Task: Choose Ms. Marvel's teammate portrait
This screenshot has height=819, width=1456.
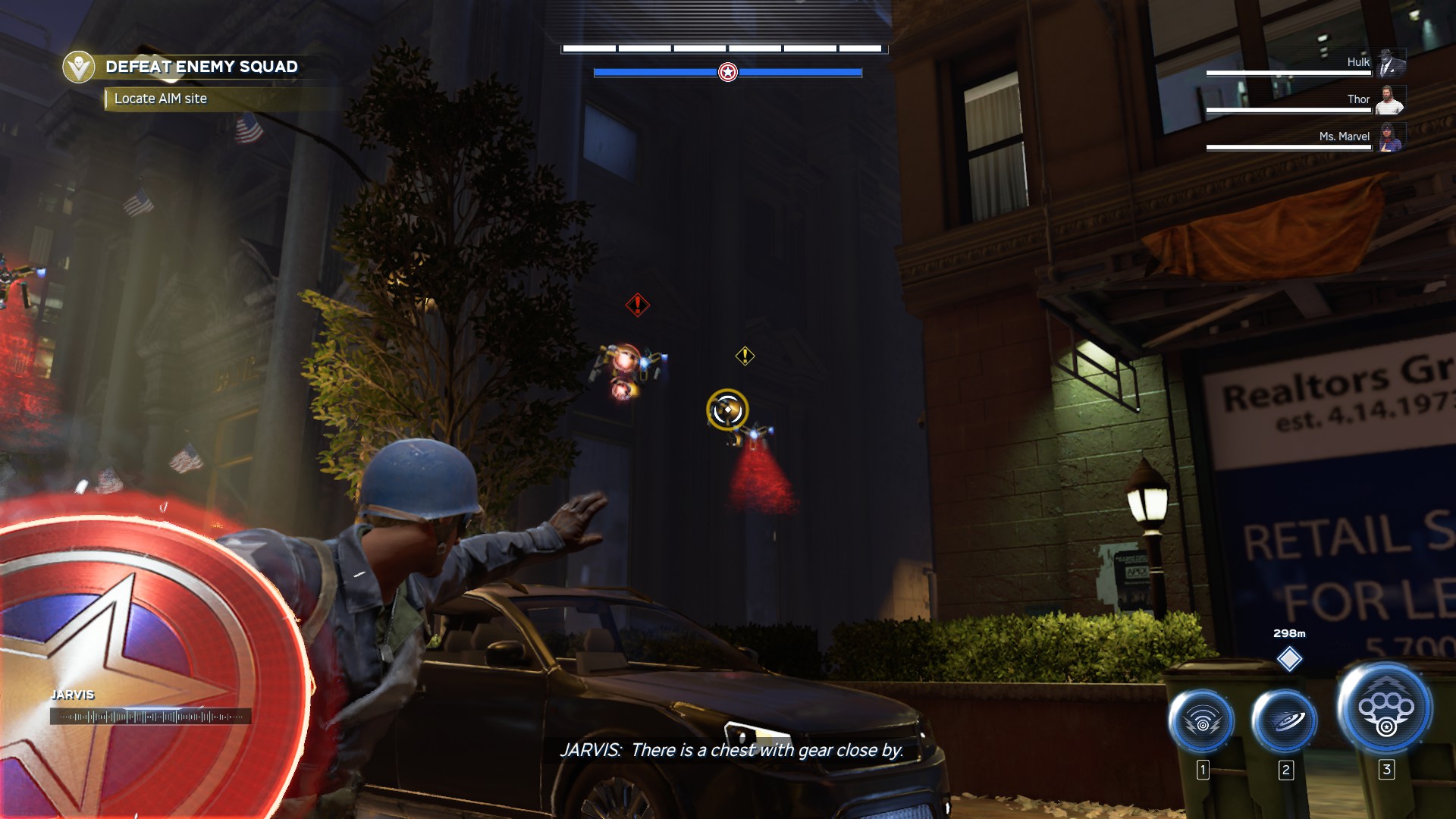Action: click(x=1391, y=137)
